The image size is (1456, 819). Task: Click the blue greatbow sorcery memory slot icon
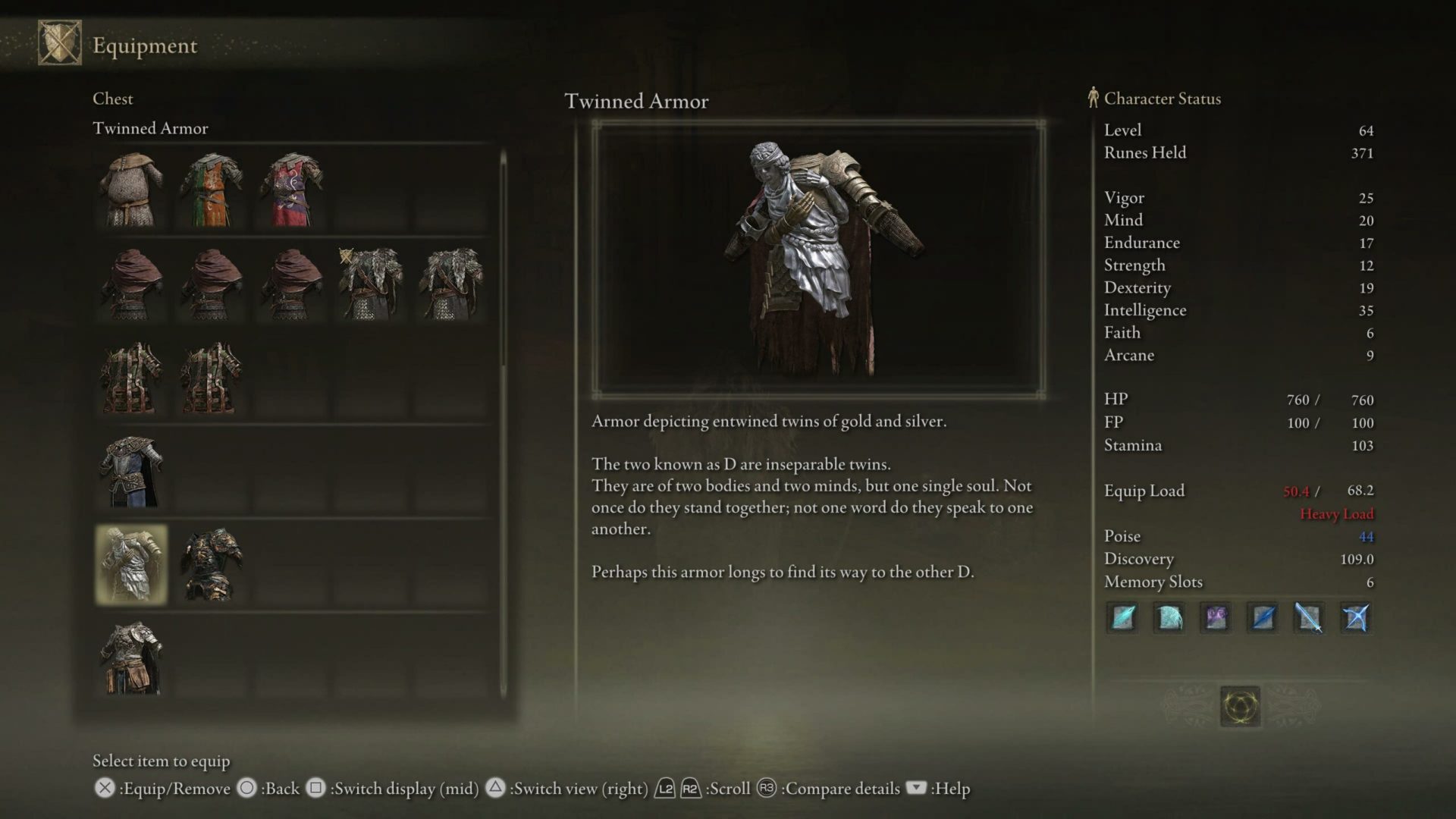(1357, 618)
